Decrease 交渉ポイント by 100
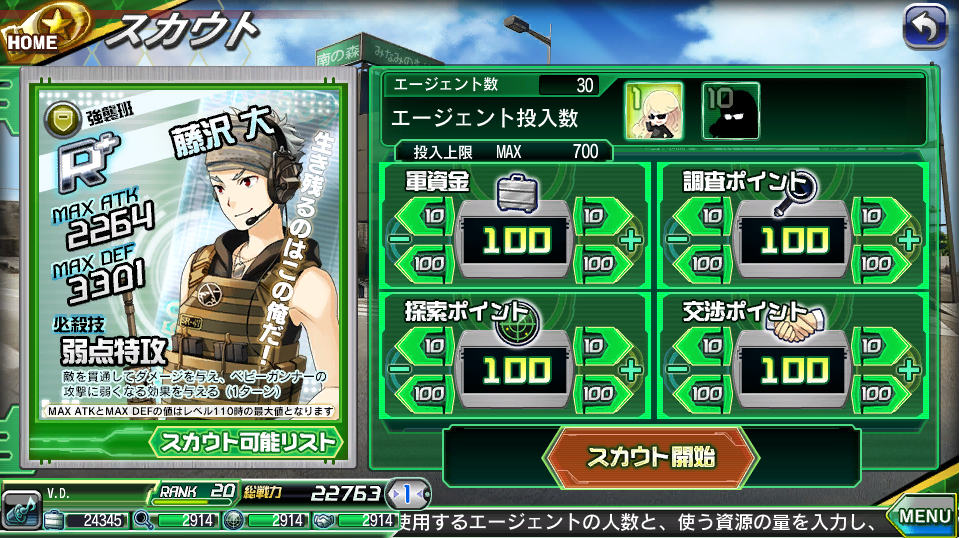959x538 pixels. pyautogui.click(x=710, y=393)
